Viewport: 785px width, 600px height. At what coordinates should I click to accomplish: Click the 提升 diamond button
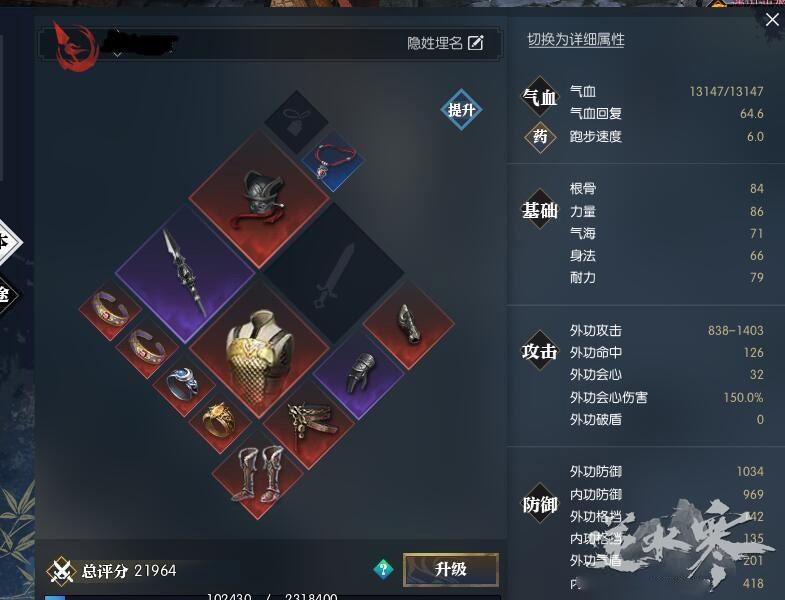[461, 110]
